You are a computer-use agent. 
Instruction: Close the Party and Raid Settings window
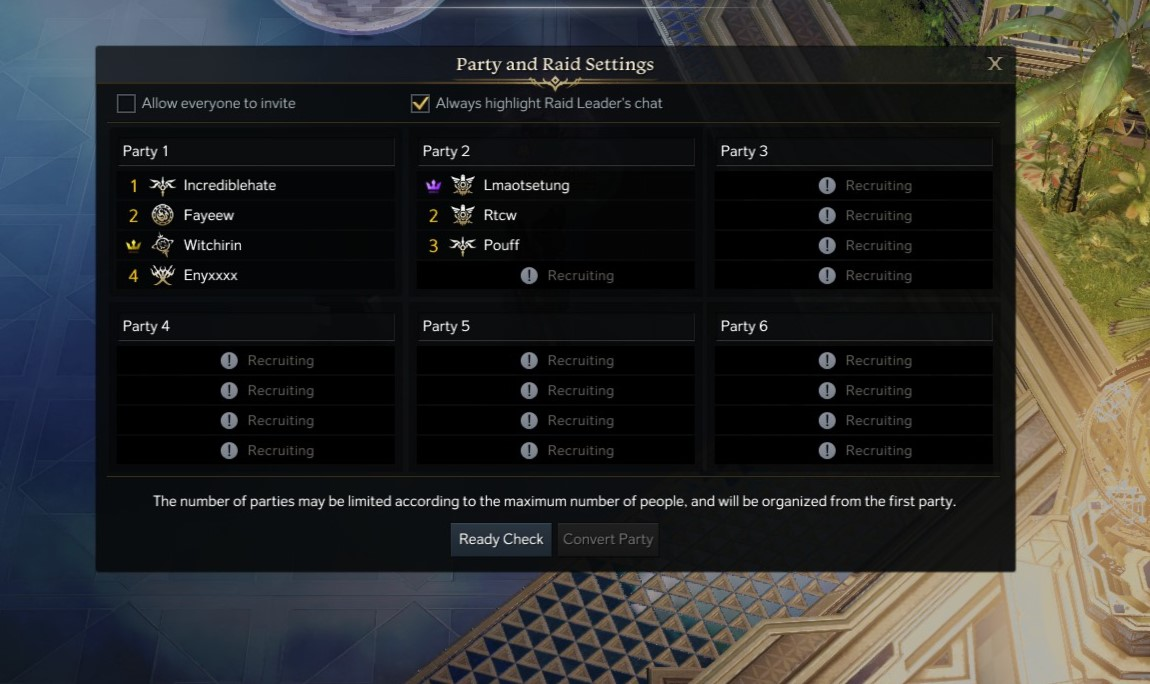994,64
